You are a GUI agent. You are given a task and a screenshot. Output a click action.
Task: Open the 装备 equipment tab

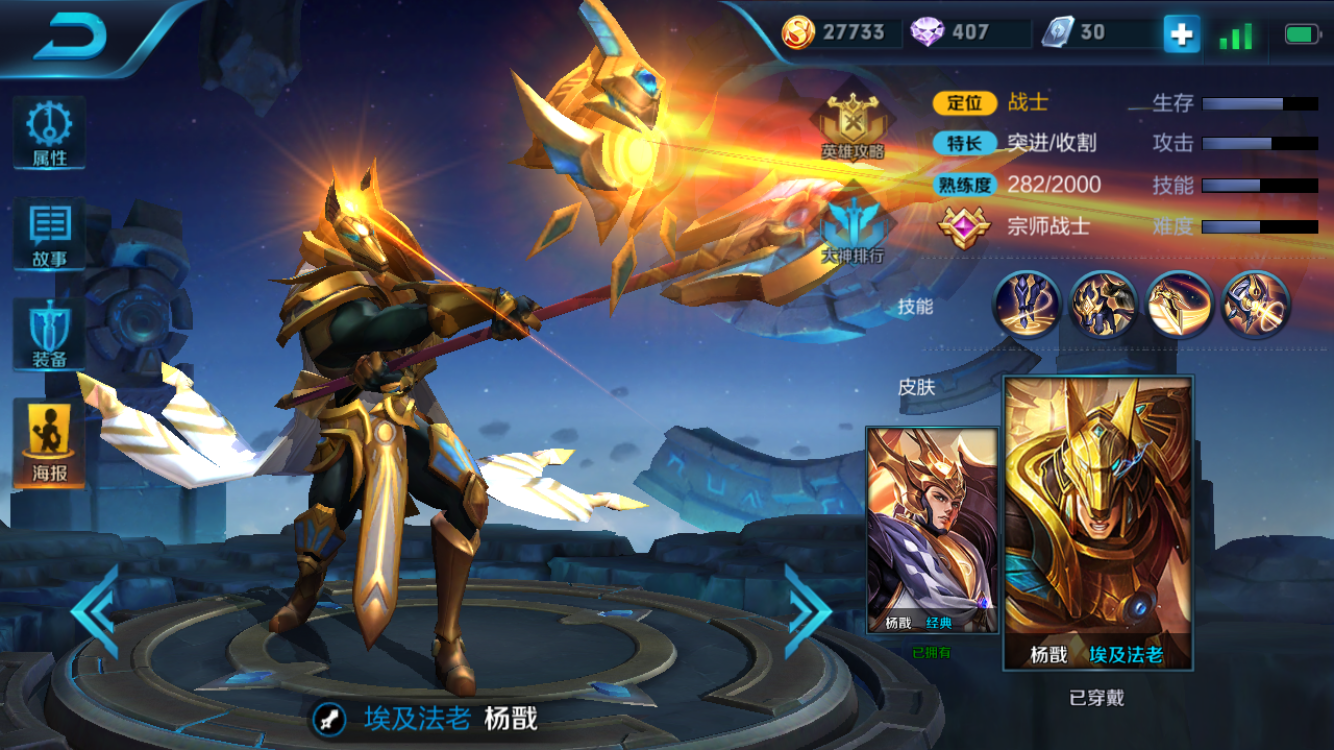49,334
